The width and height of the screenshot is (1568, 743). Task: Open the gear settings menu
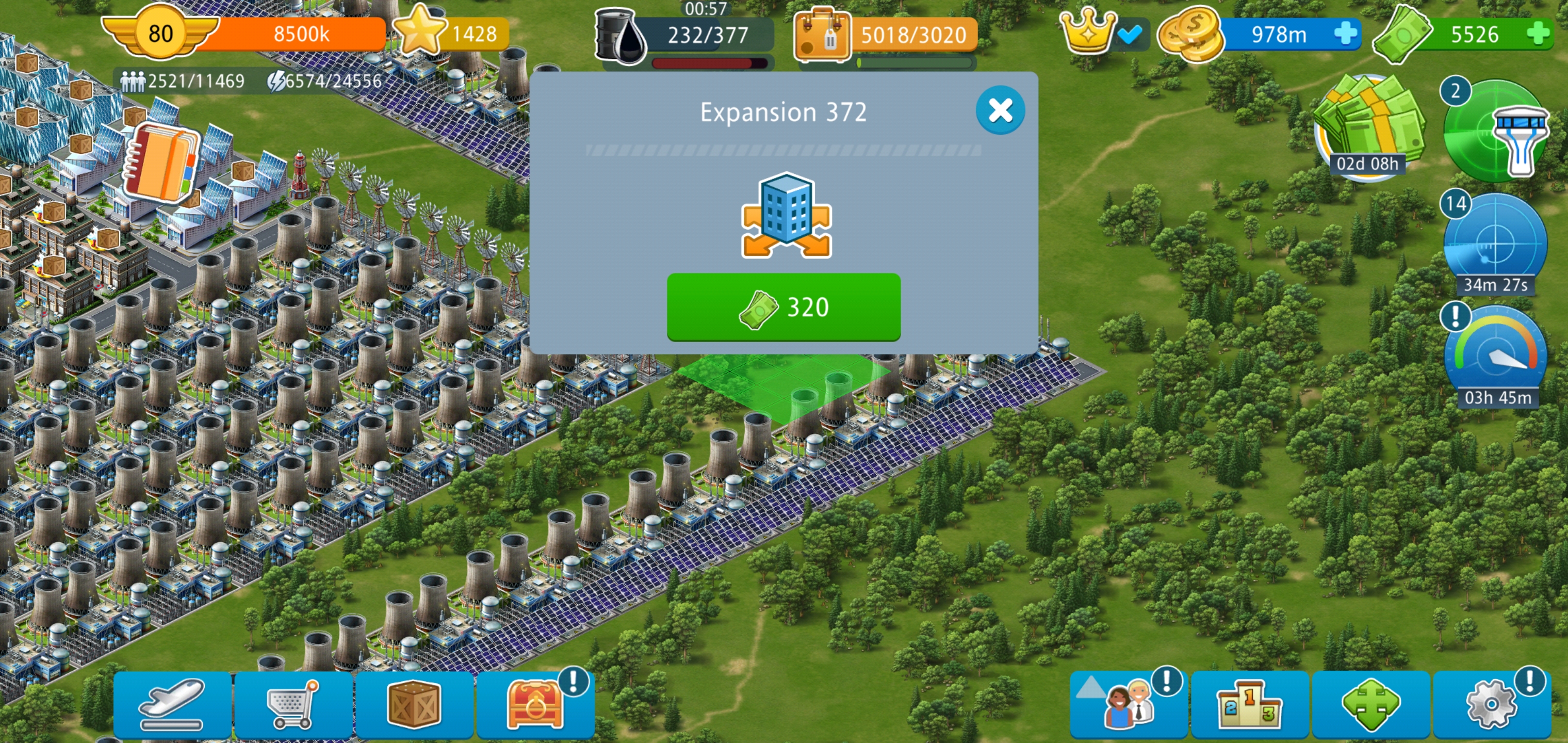[1491, 705]
